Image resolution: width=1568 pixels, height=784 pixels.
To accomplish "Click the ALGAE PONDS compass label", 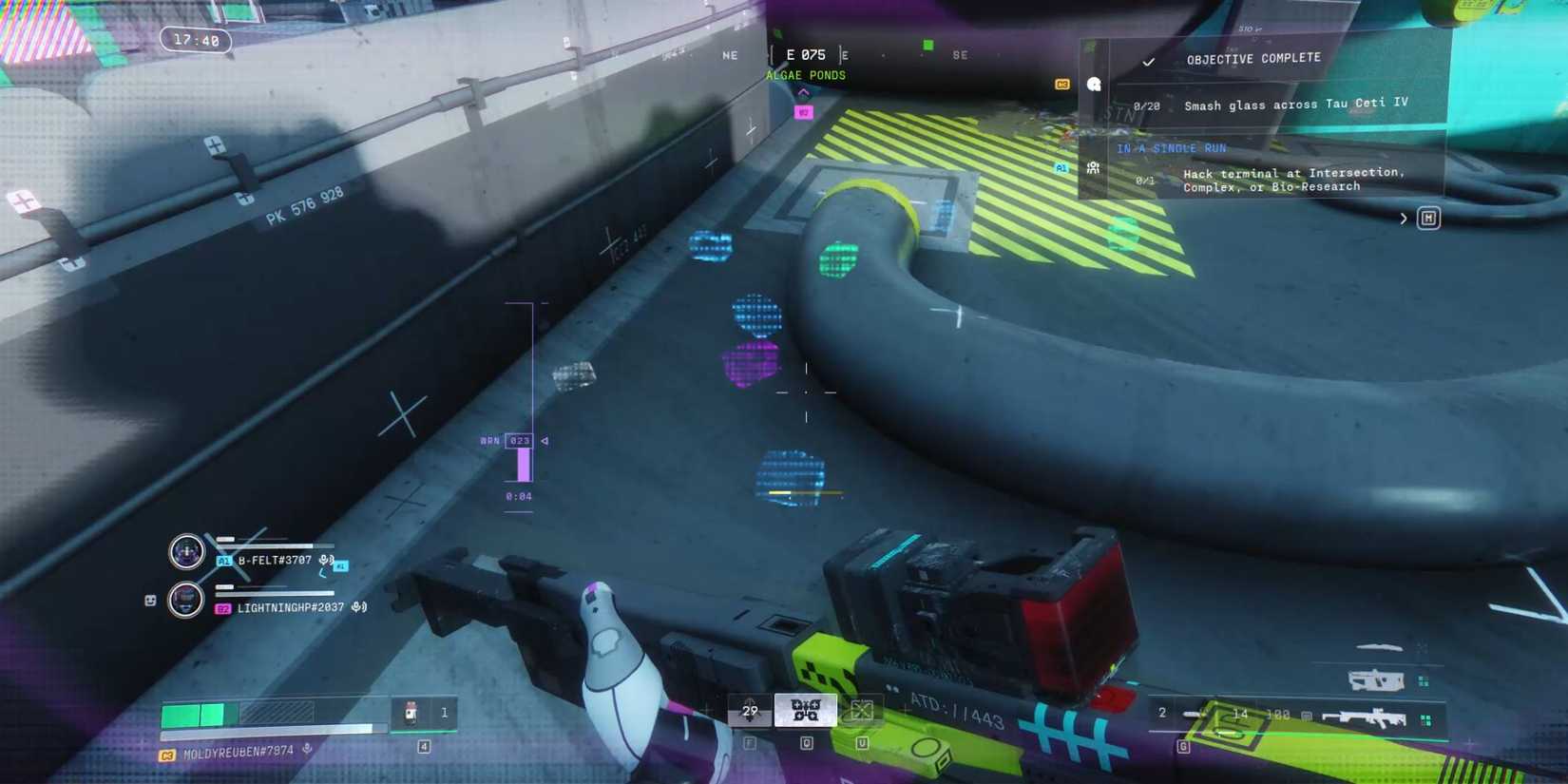I will click(x=806, y=75).
